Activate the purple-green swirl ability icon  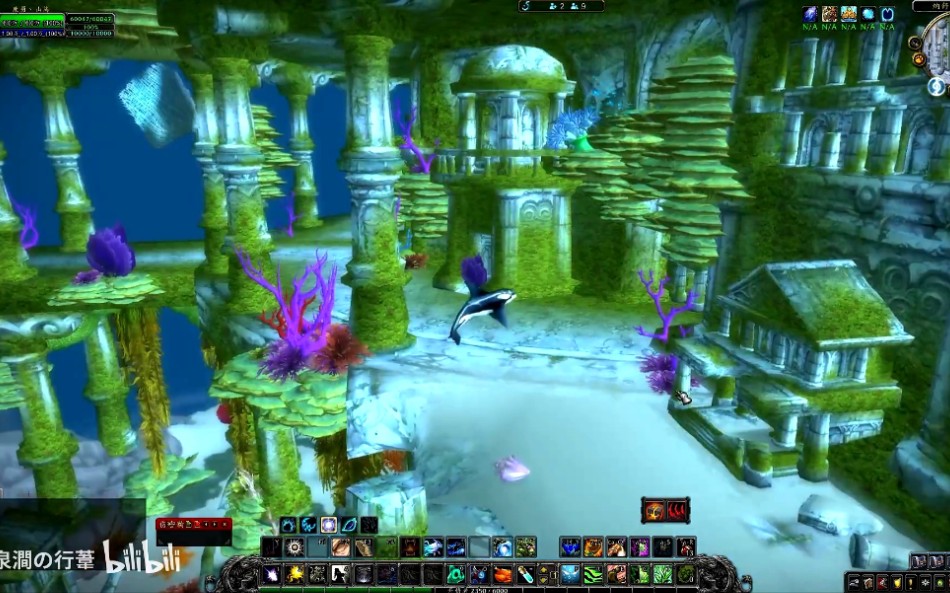tap(639, 547)
